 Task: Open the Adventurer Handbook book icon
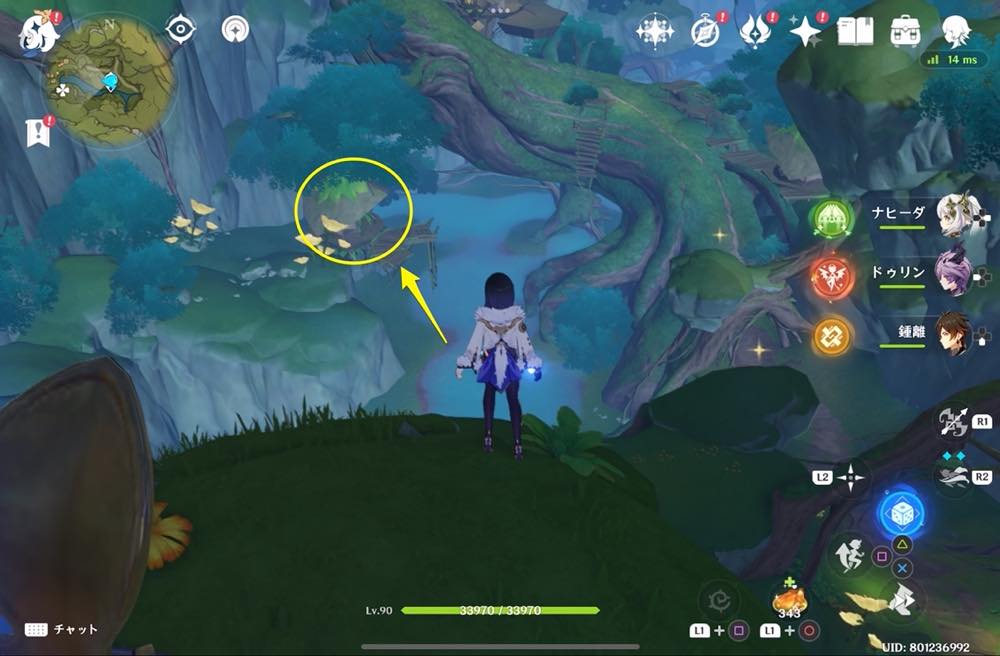[x=853, y=32]
